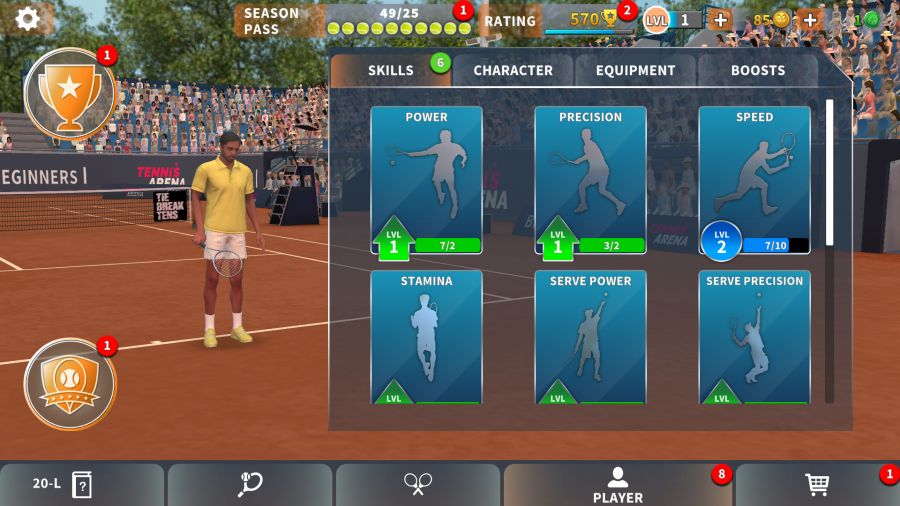Select the Speed skill card
This screenshot has height=506, width=900.
(754, 180)
